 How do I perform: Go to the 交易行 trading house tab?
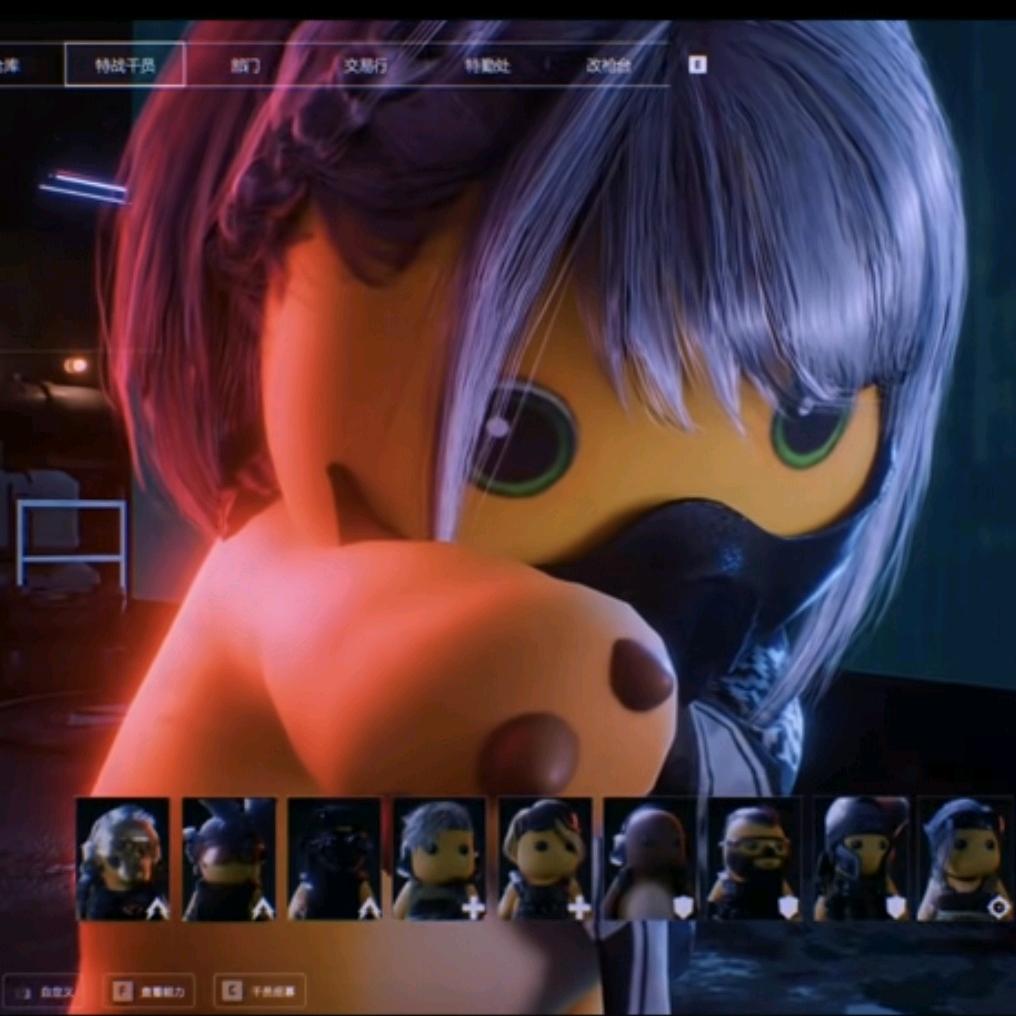click(x=365, y=66)
